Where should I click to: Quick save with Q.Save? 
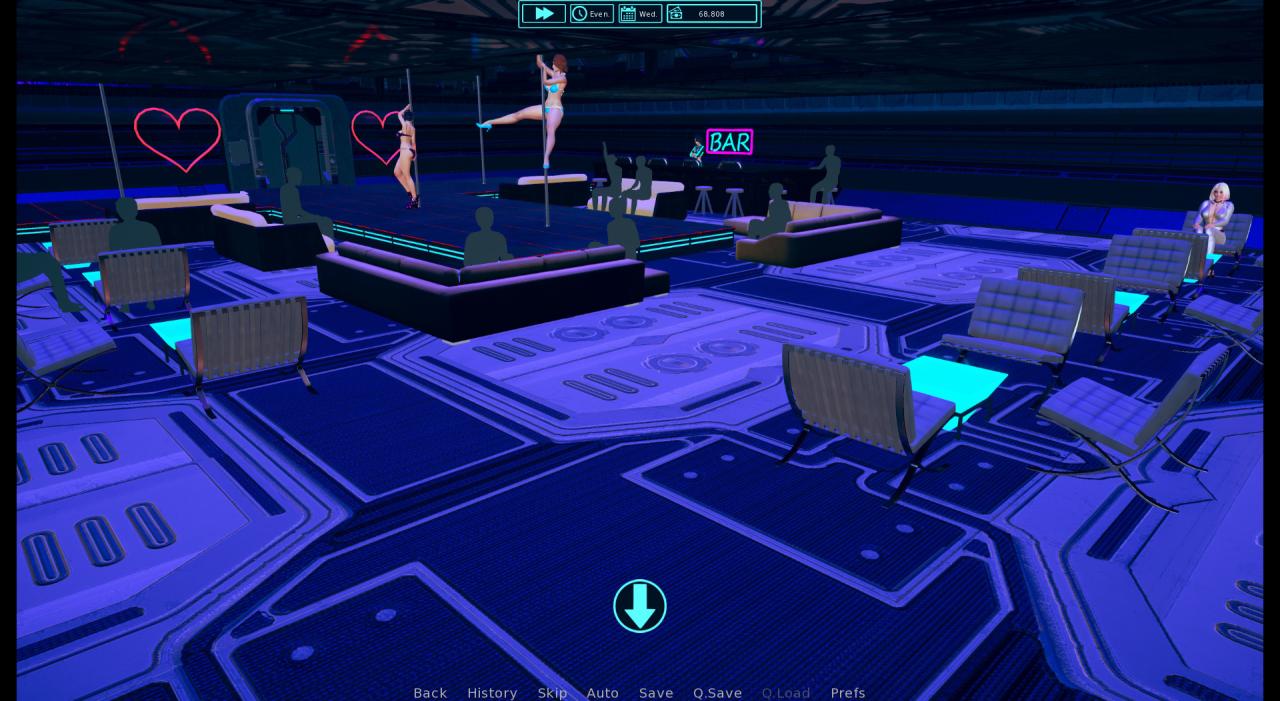tap(717, 693)
